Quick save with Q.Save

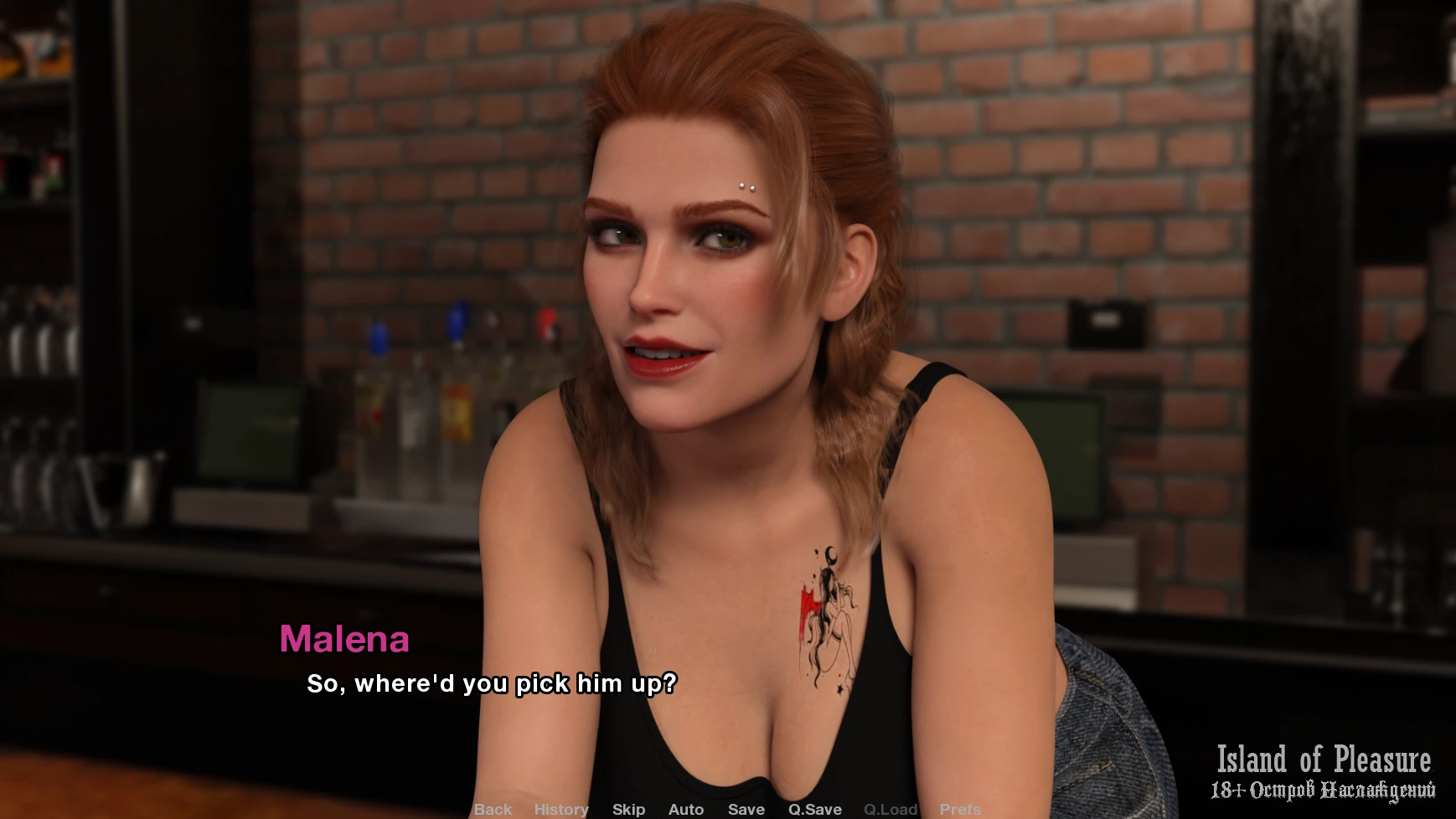coord(814,809)
